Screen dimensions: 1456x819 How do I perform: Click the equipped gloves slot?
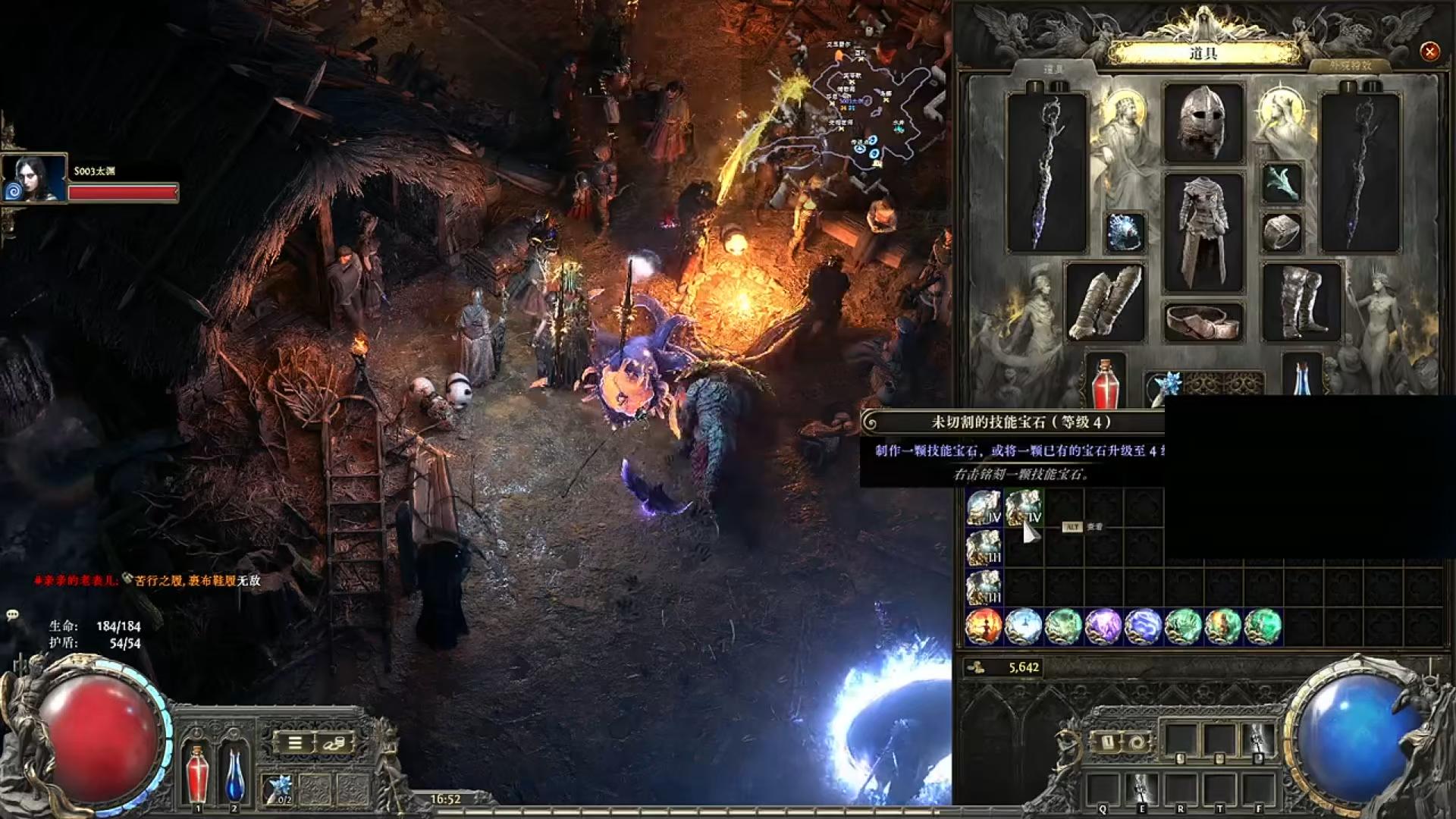pyautogui.click(x=1105, y=303)
